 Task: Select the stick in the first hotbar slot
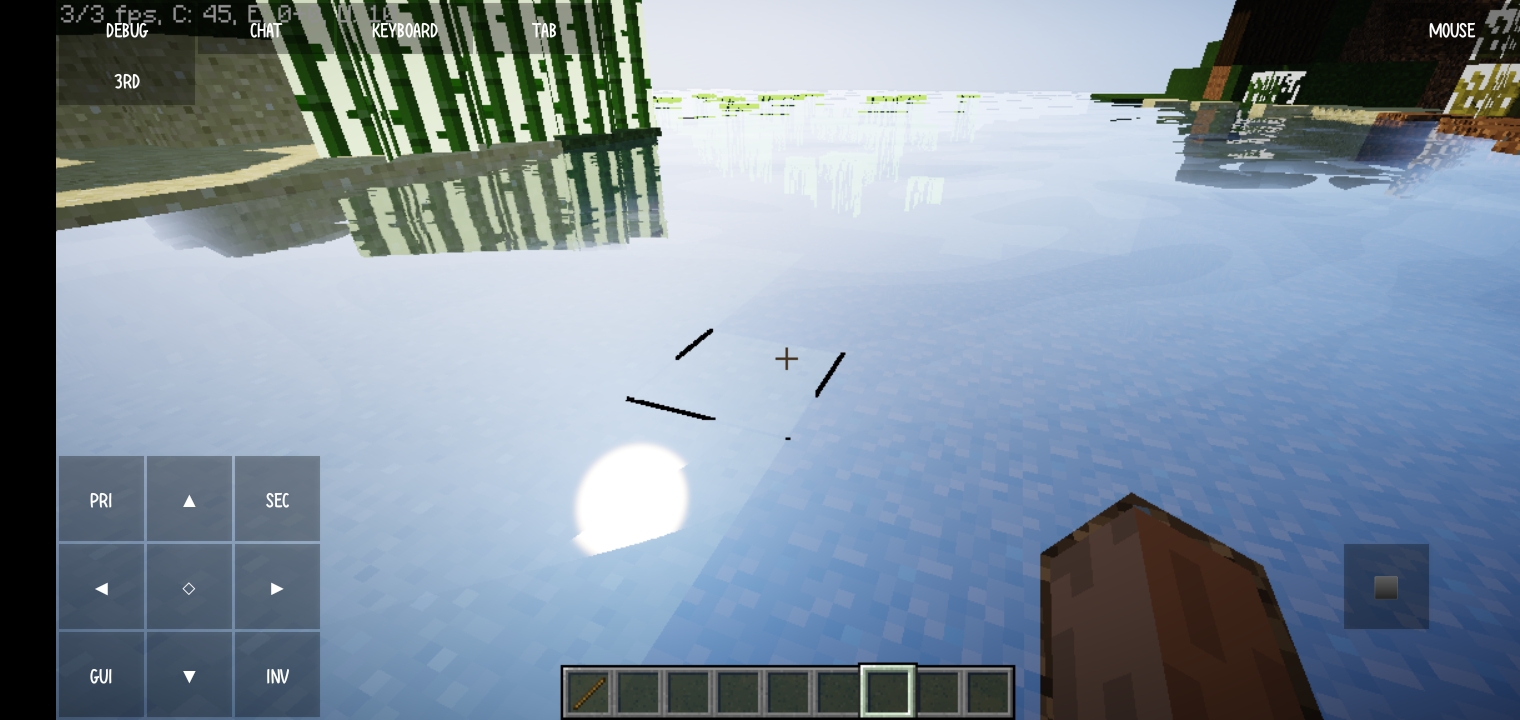(589, 690)
